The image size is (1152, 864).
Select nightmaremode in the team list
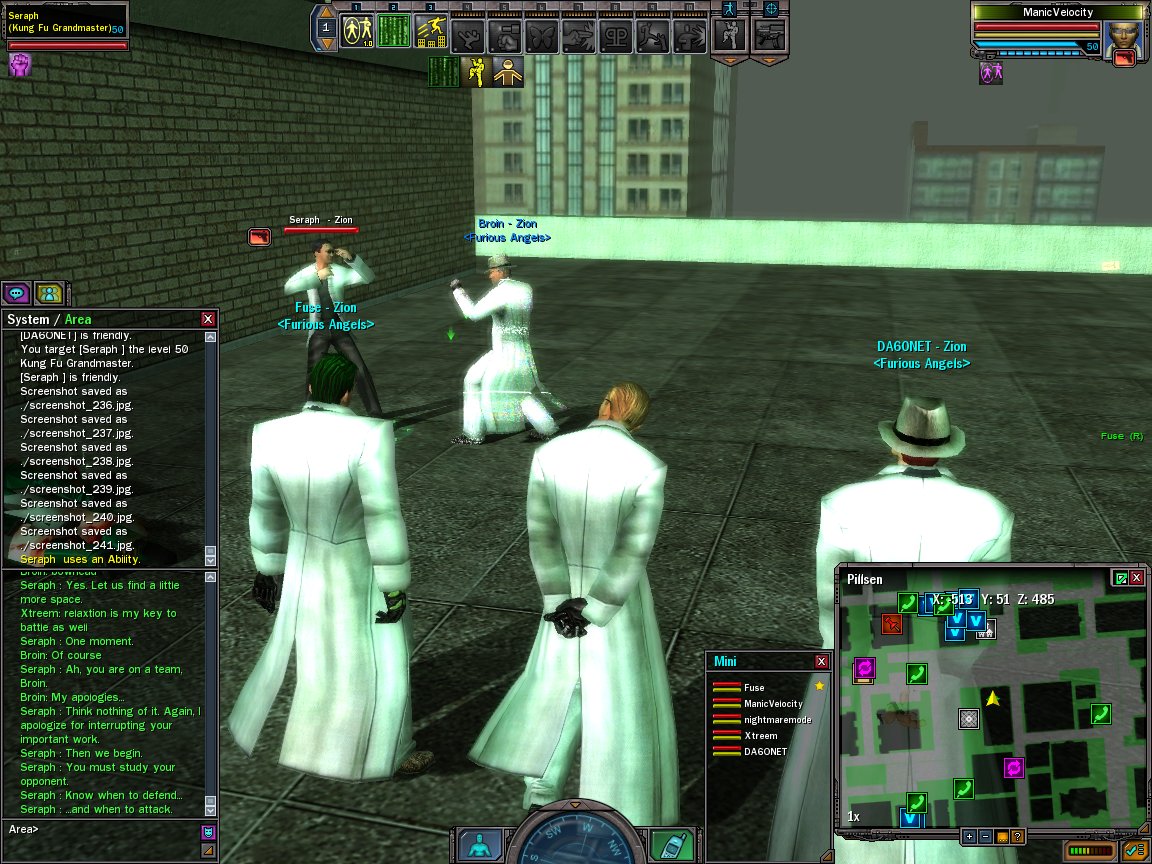(x=777, y=720)
